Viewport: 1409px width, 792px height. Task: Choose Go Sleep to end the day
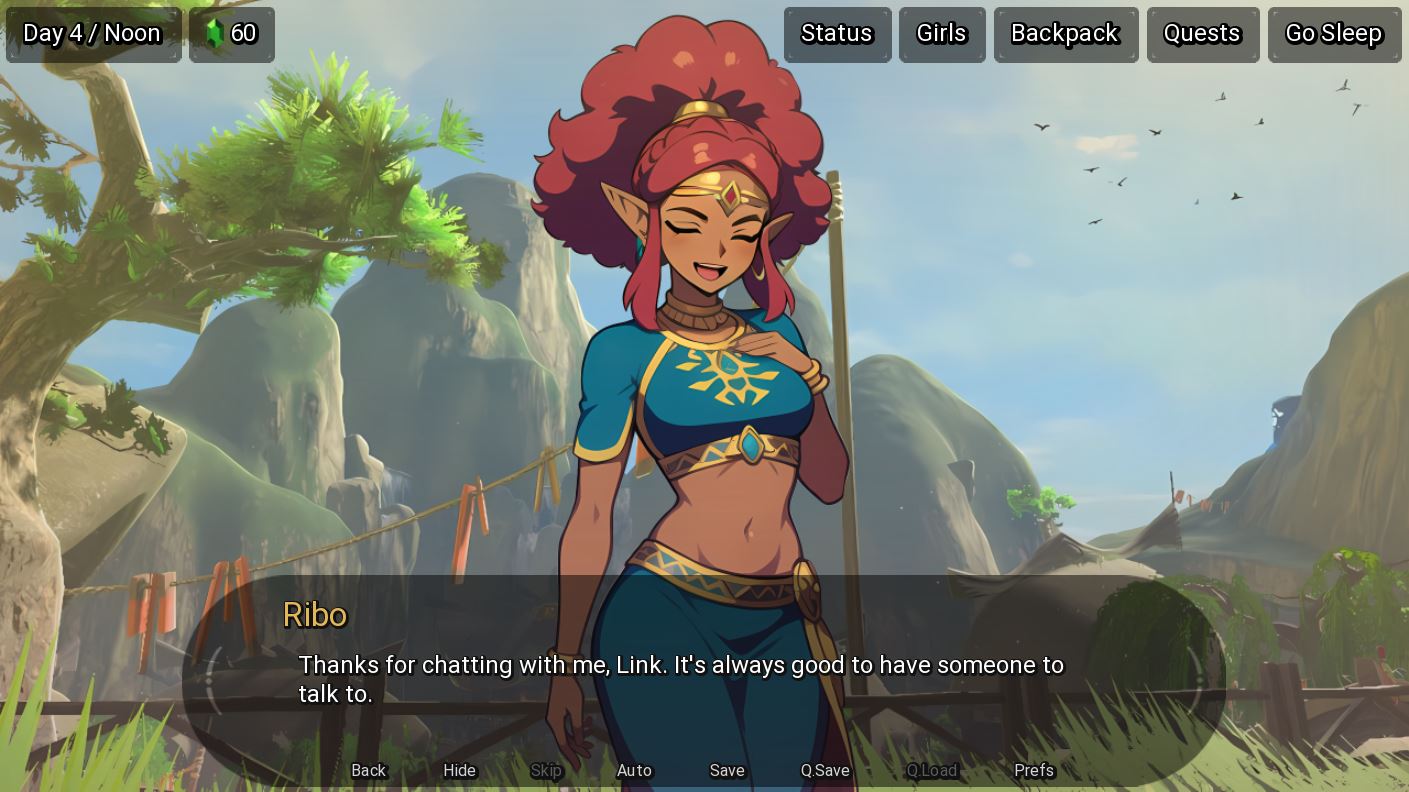point(1334,34)
